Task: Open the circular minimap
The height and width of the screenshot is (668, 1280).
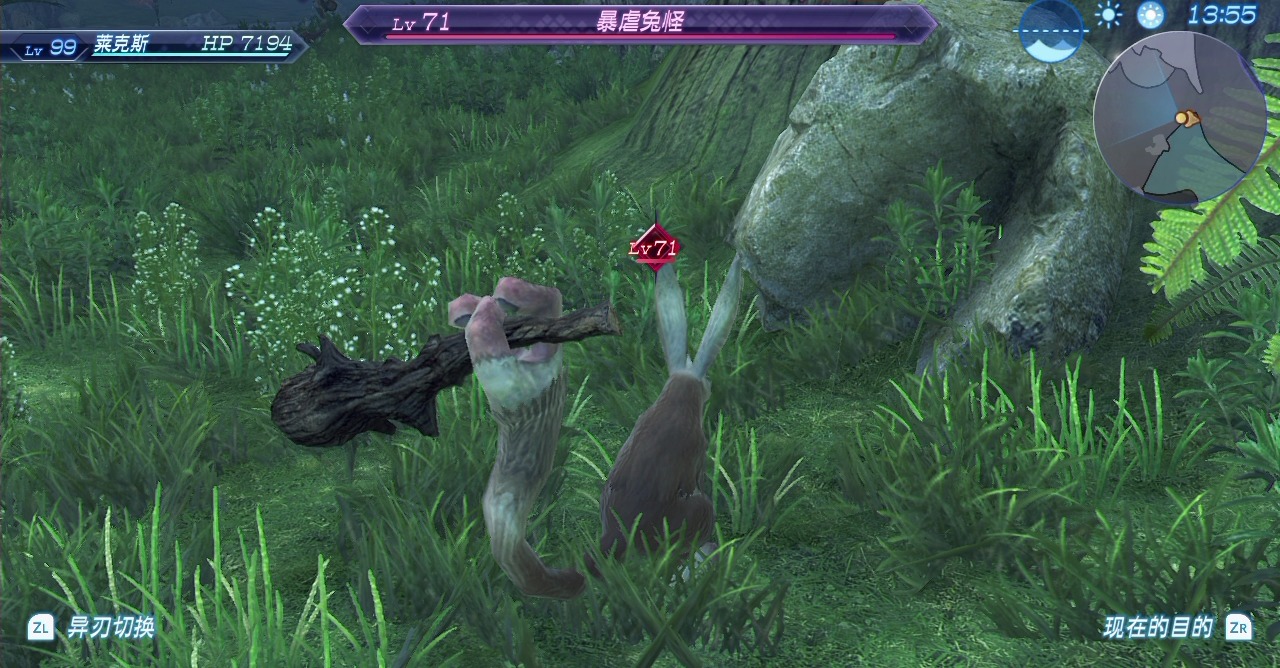Action: click(1180, 118)
